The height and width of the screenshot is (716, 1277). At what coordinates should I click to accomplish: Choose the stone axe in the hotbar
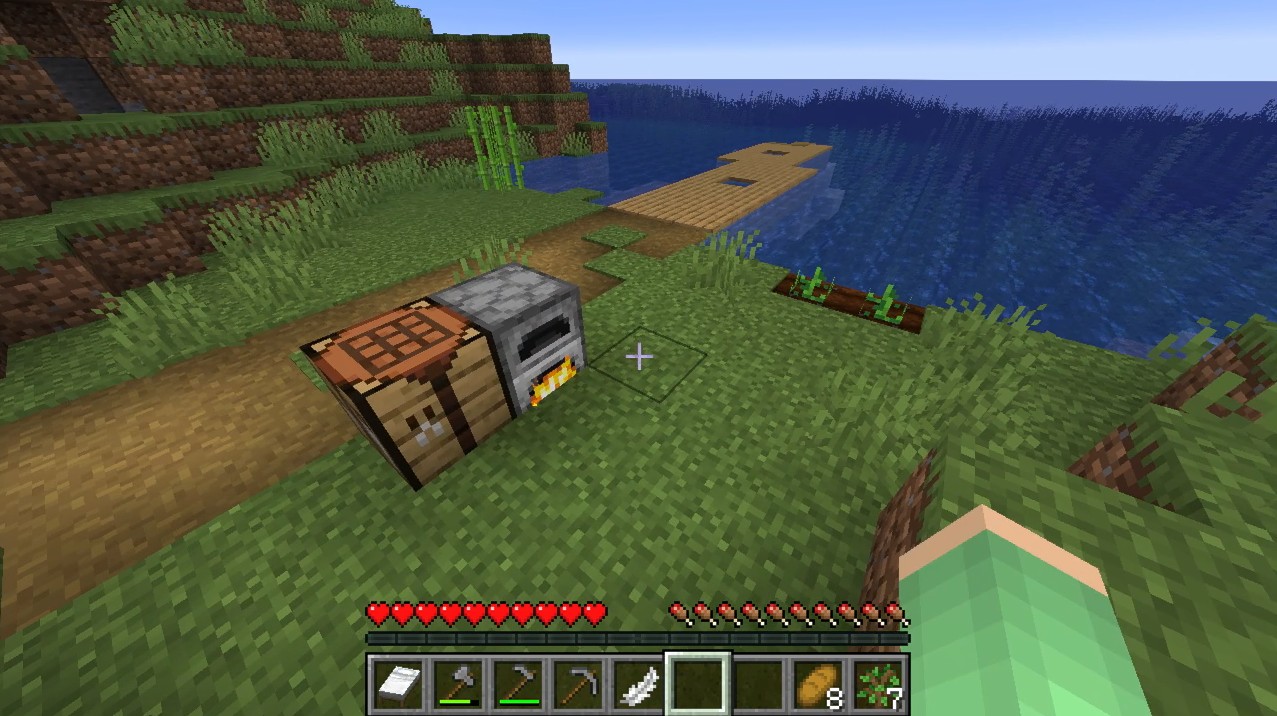pyautogui.click(x=459, y=684)
